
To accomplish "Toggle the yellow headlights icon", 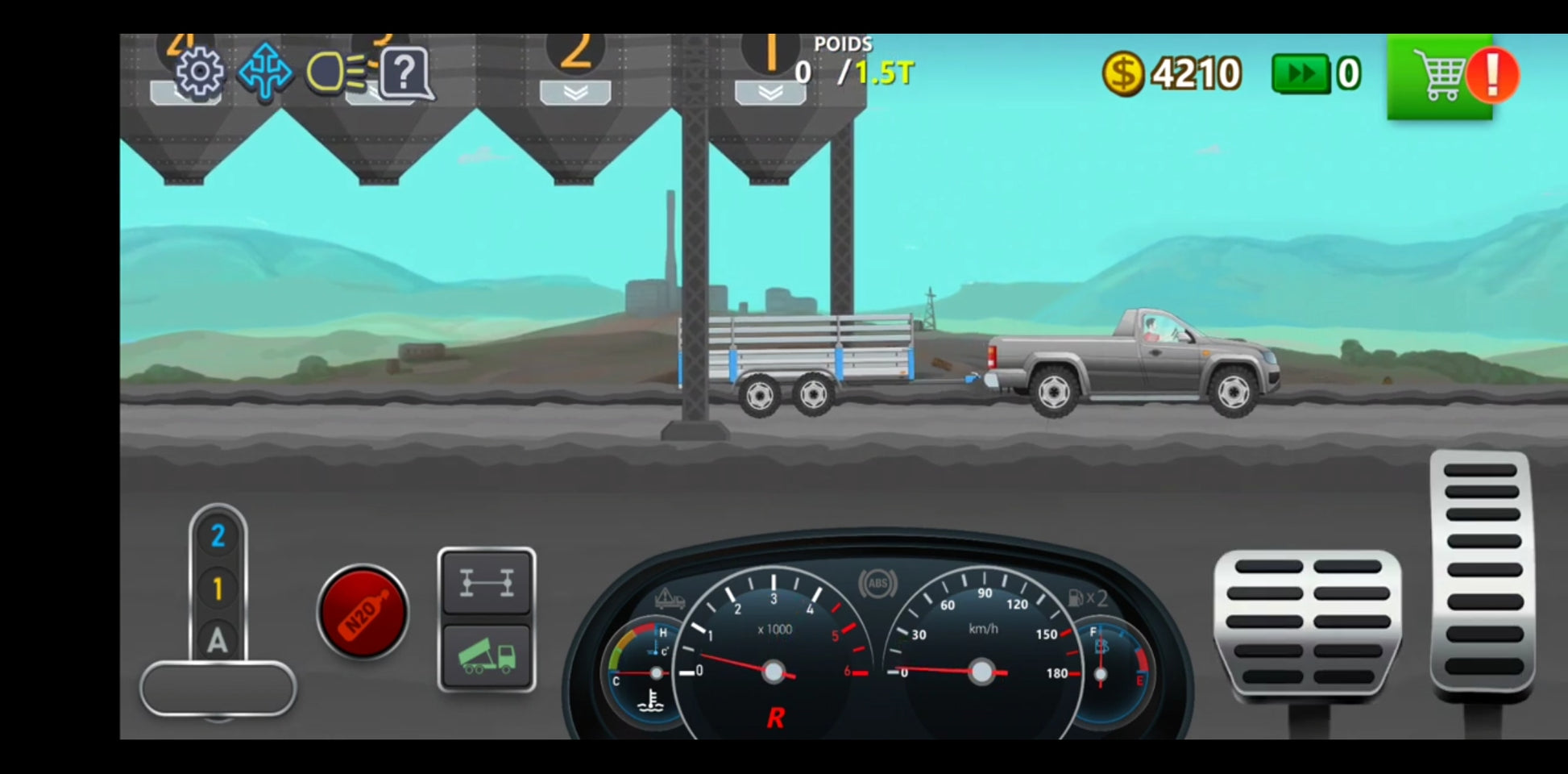I will pos(337,73).
